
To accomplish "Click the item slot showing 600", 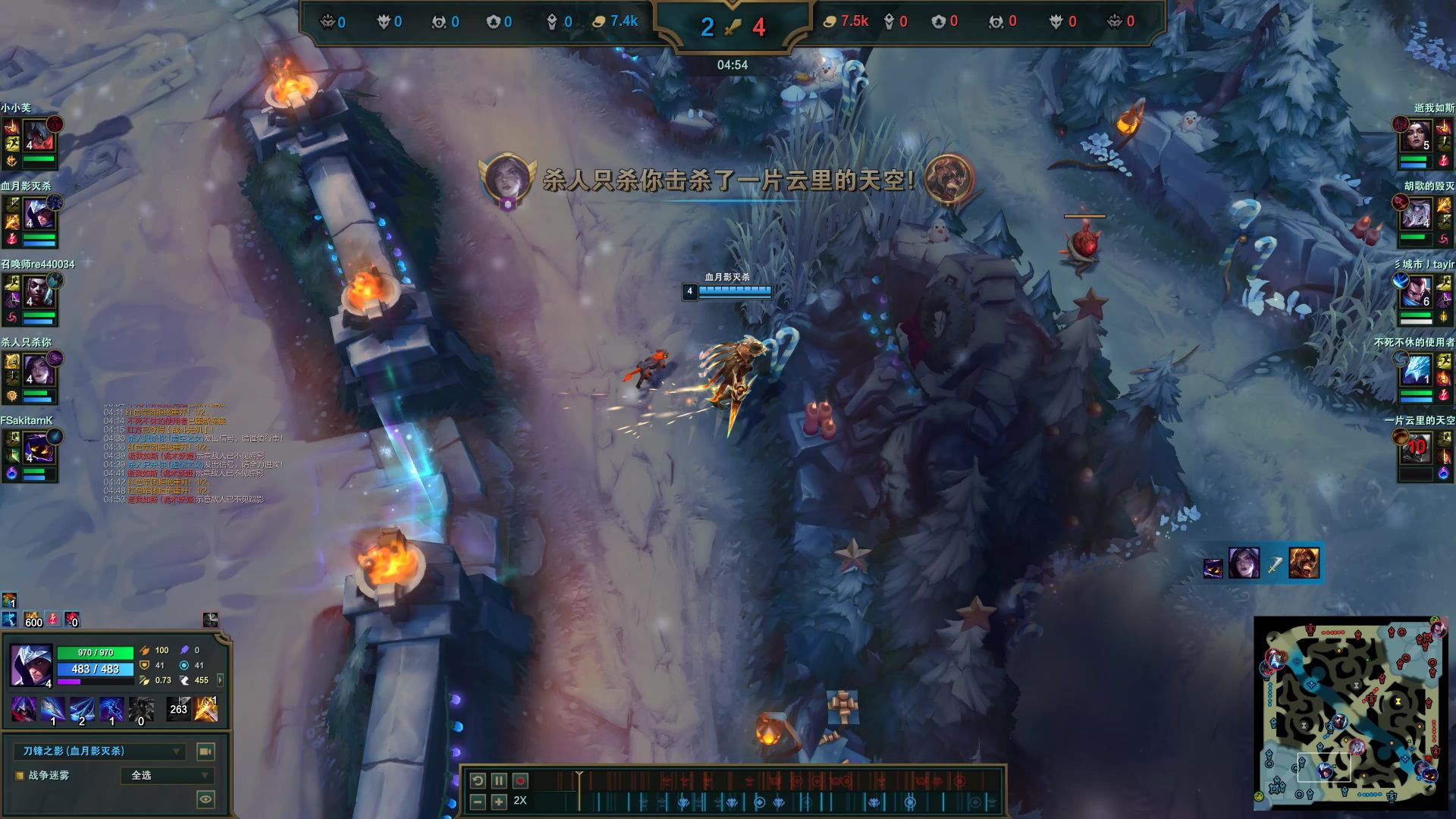I will coord(33,620).
